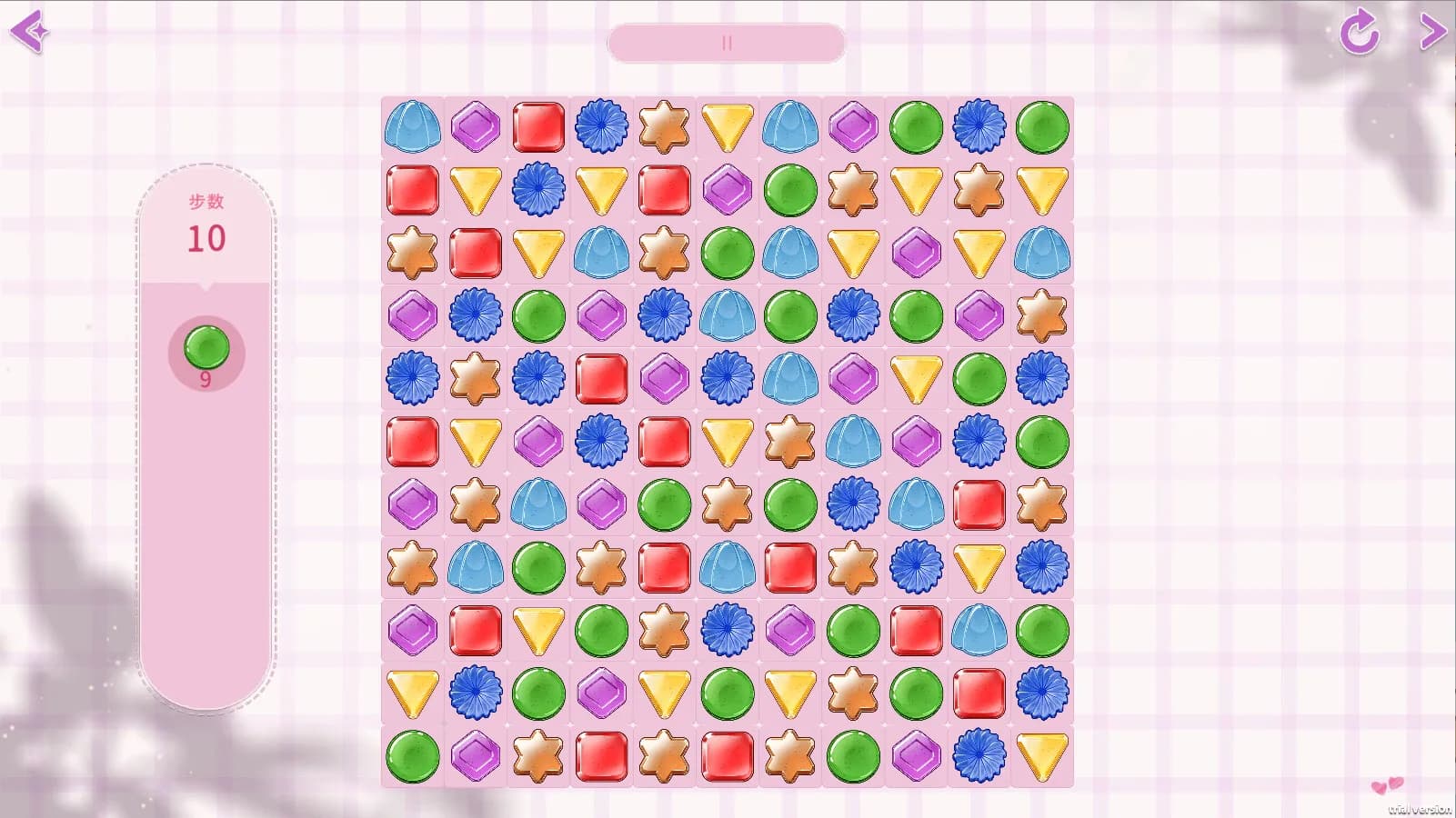Screen dimensions: 1456x818
Task: Select the purple gem in the fourth row start
Action: click(x=412, y=316)
